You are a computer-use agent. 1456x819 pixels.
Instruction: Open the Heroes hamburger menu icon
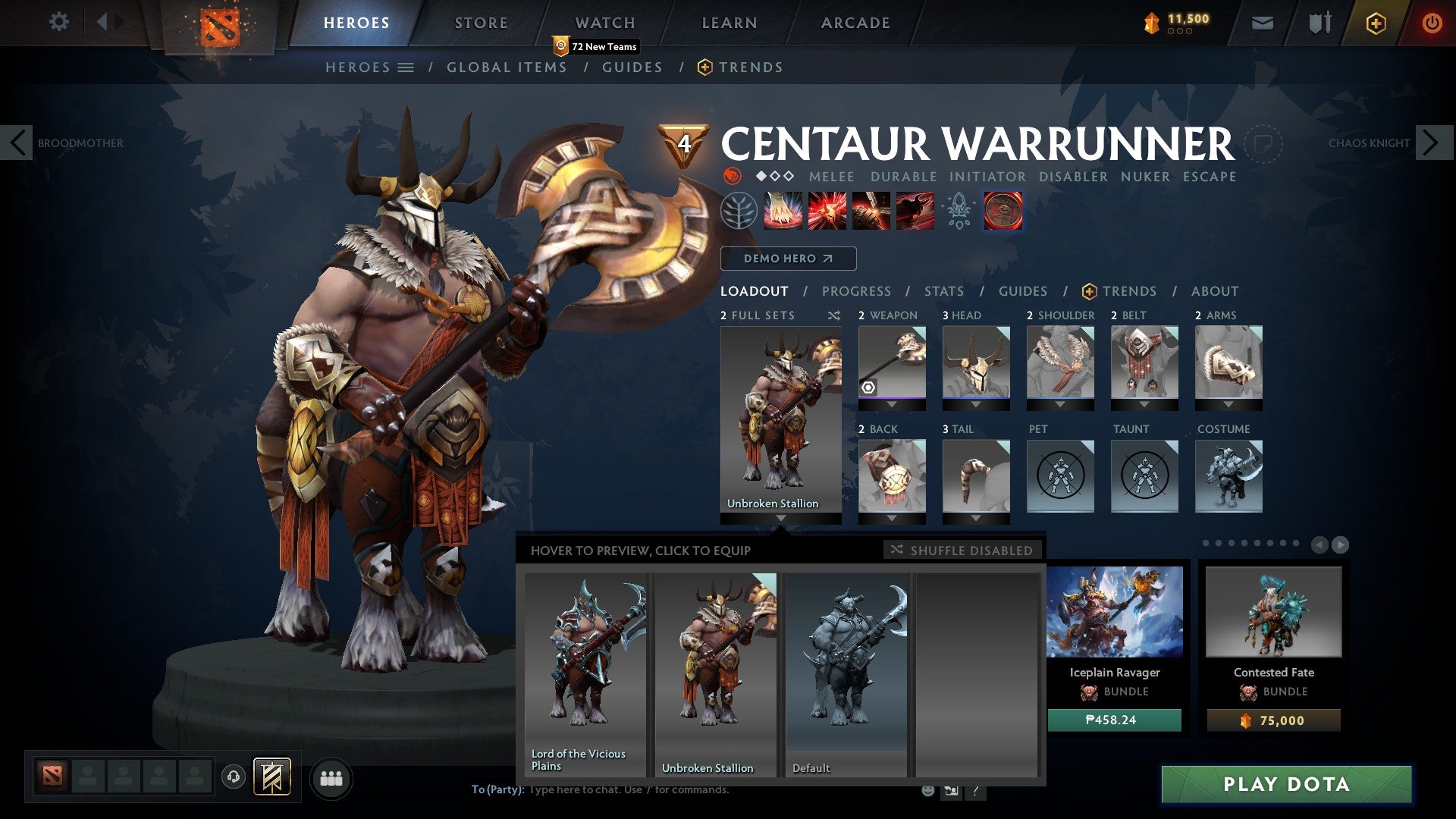(407, 67)
